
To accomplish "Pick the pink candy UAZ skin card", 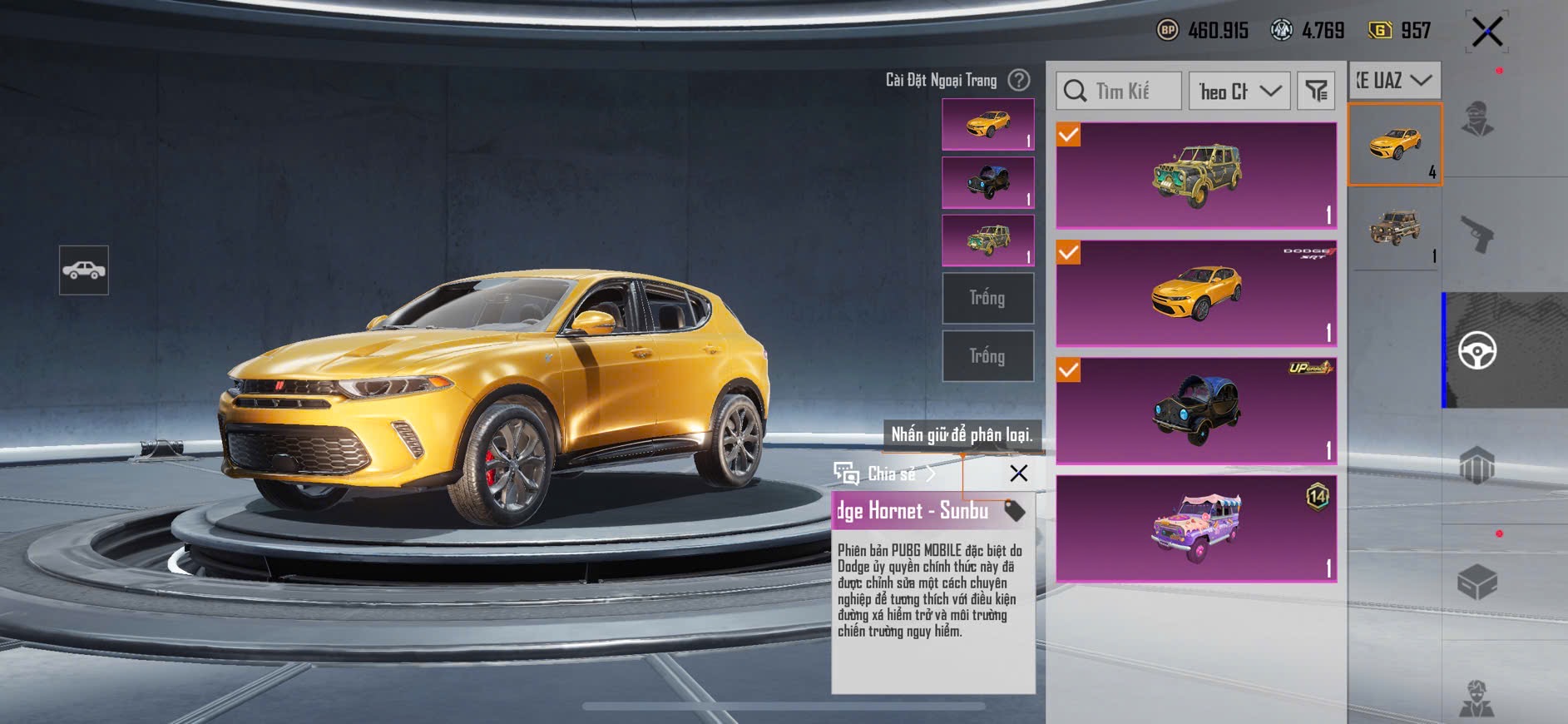I will [x=1196, y=528].
